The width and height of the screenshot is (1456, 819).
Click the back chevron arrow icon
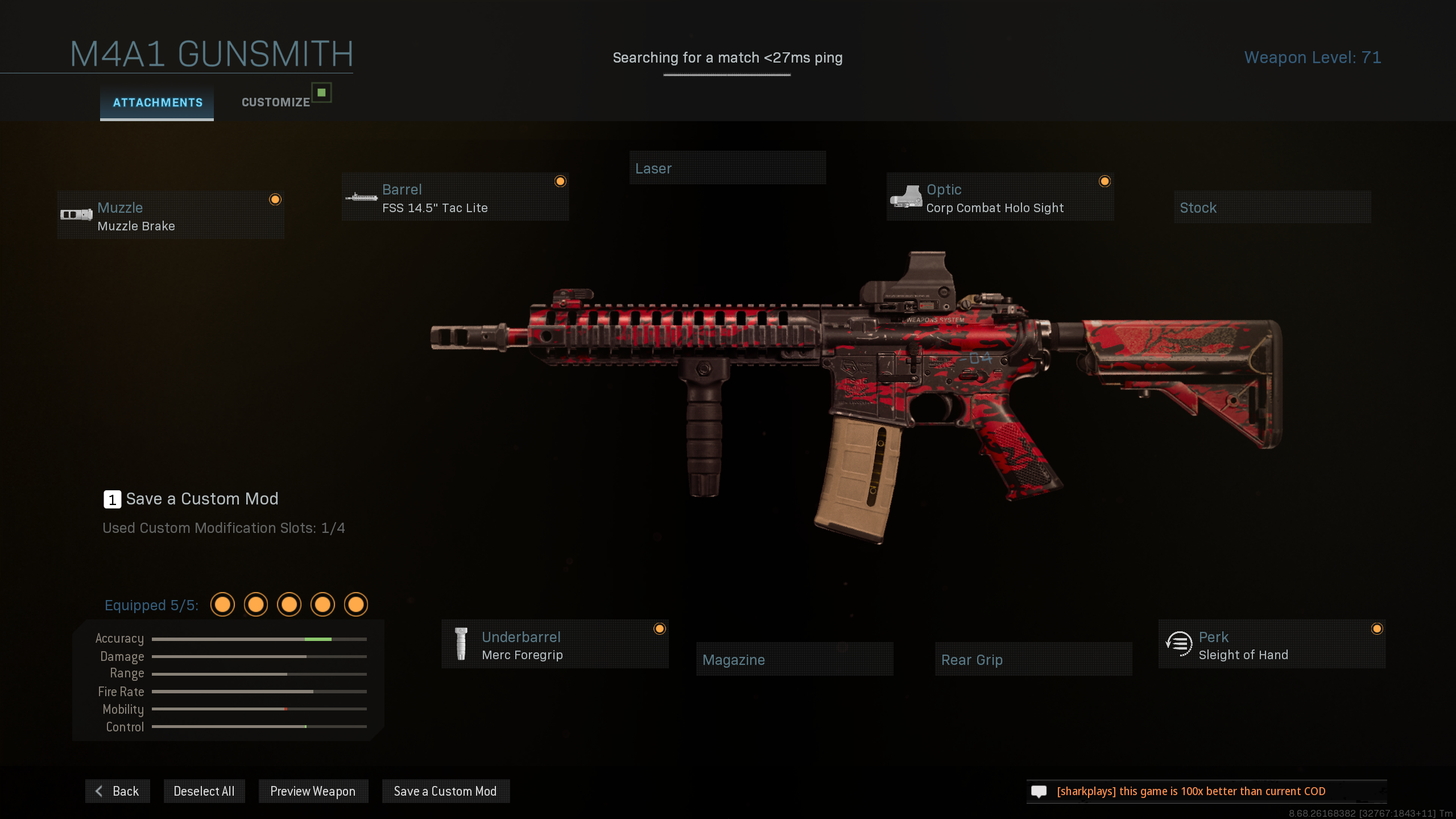point(99,791)
